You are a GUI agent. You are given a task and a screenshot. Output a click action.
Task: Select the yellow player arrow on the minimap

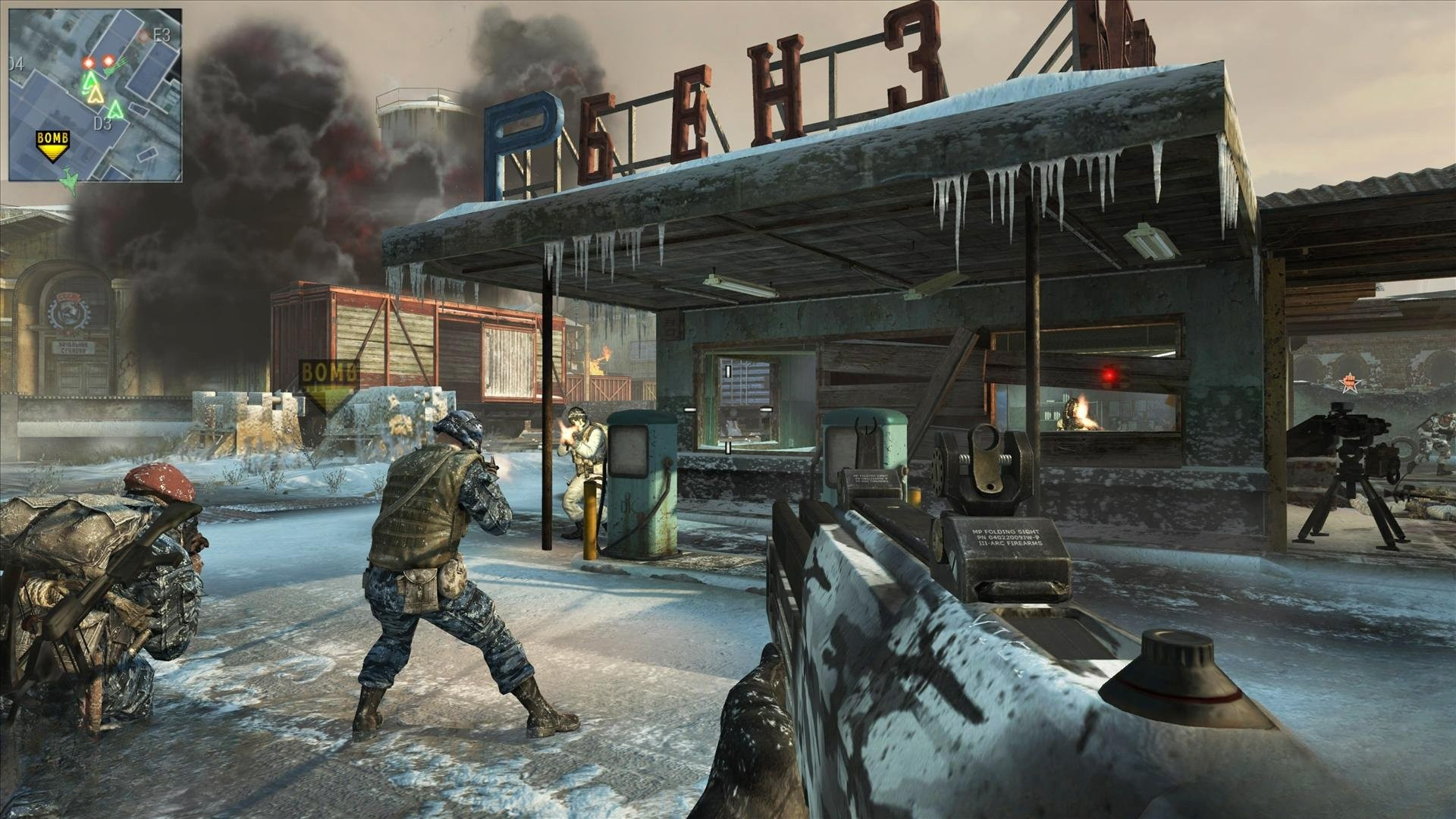pyautogui.click(x=96, y=94)
